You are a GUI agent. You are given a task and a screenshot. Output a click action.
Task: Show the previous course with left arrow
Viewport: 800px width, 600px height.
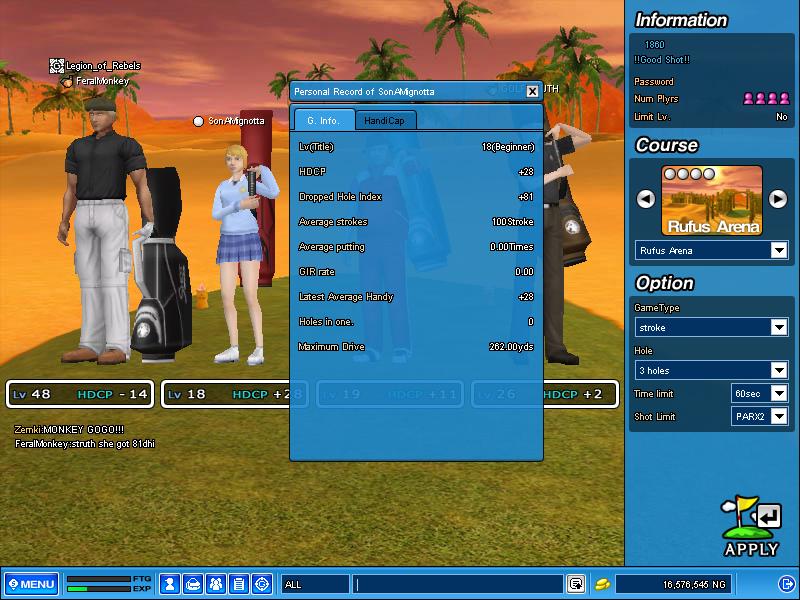[x=646, y=199]
